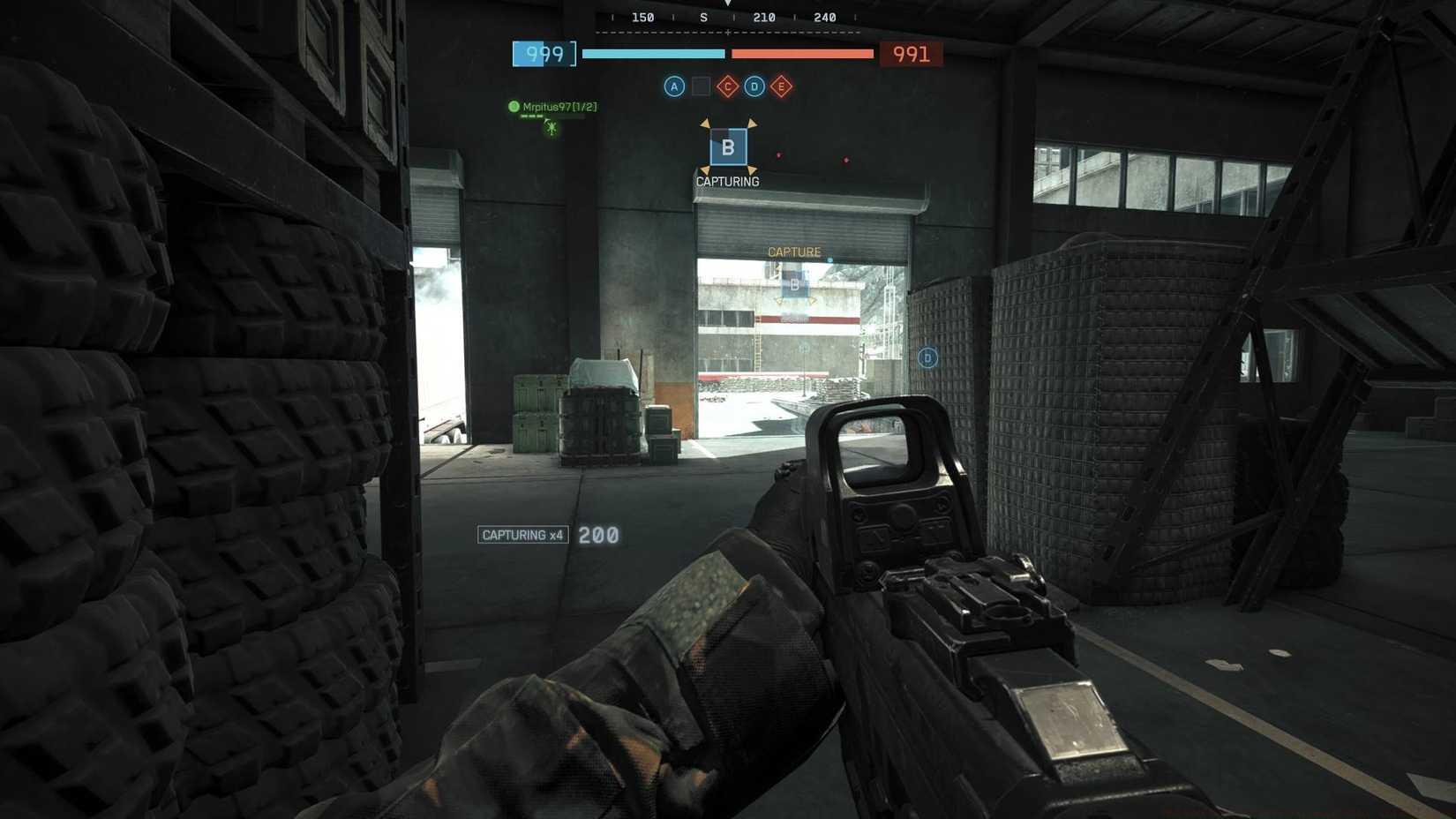Click the CAPTURING text under the B marker
The width and height of the screenshot is (1456, 819).
click(x=728, y=182)
